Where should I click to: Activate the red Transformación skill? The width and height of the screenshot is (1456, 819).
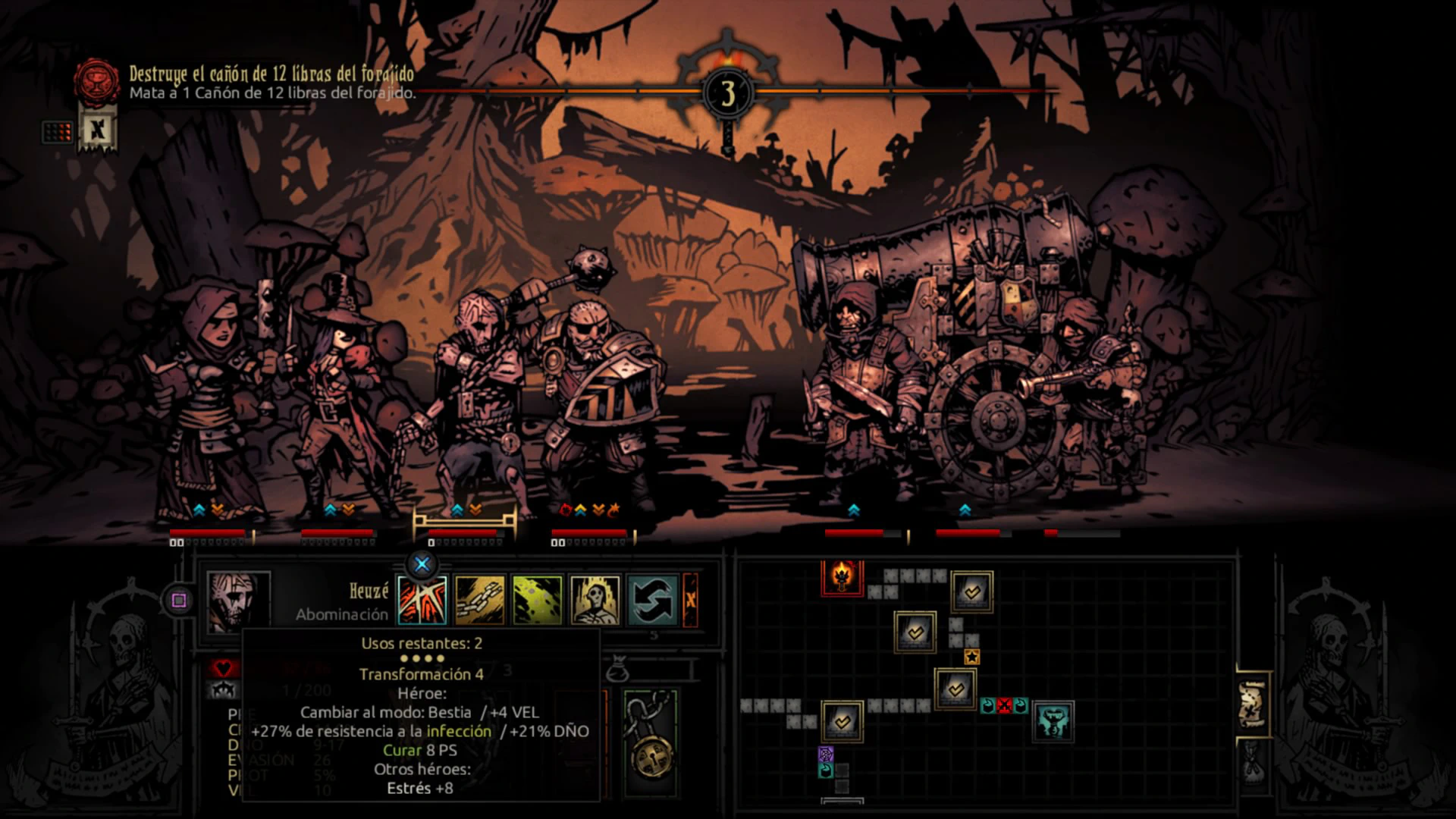point(422,600)
